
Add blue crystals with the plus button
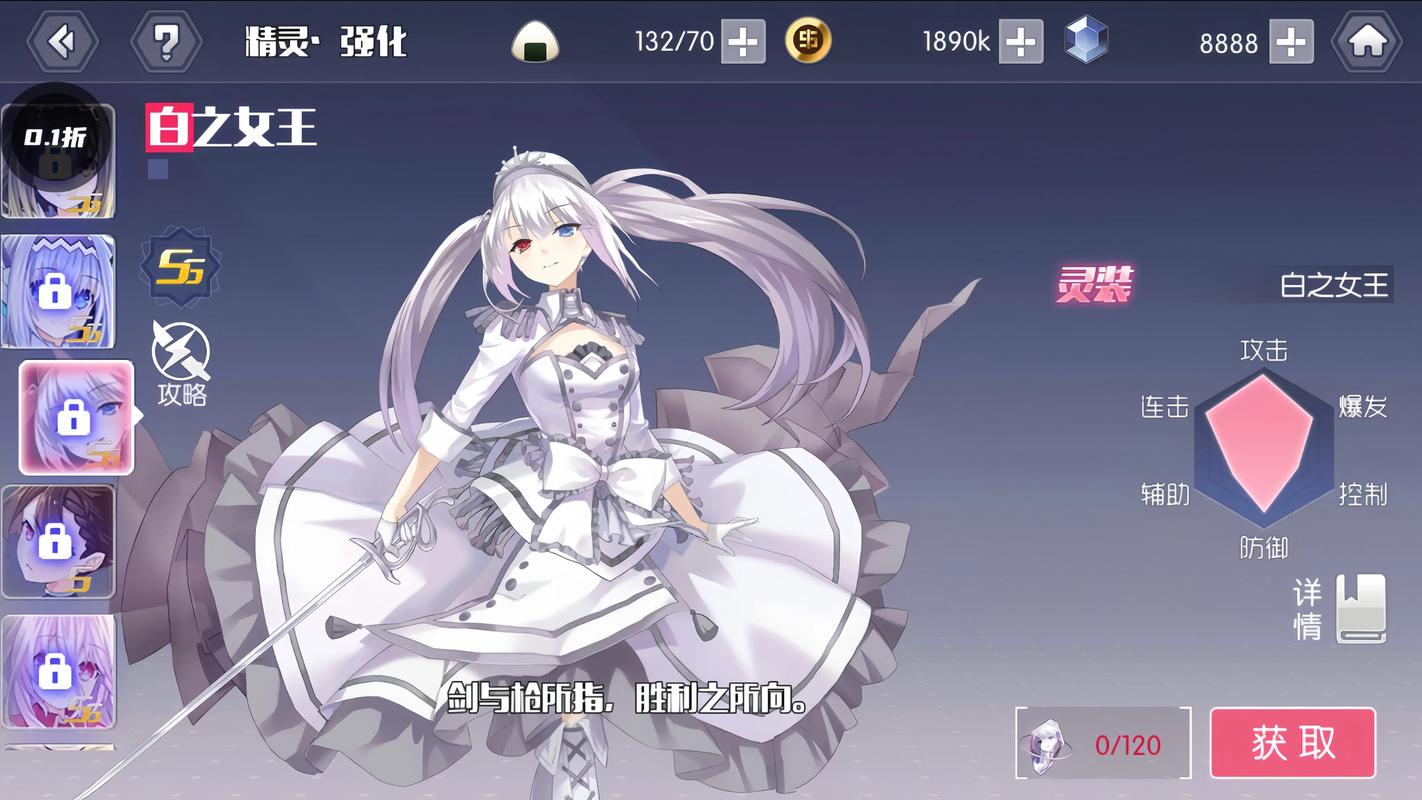pos(1291,42)
